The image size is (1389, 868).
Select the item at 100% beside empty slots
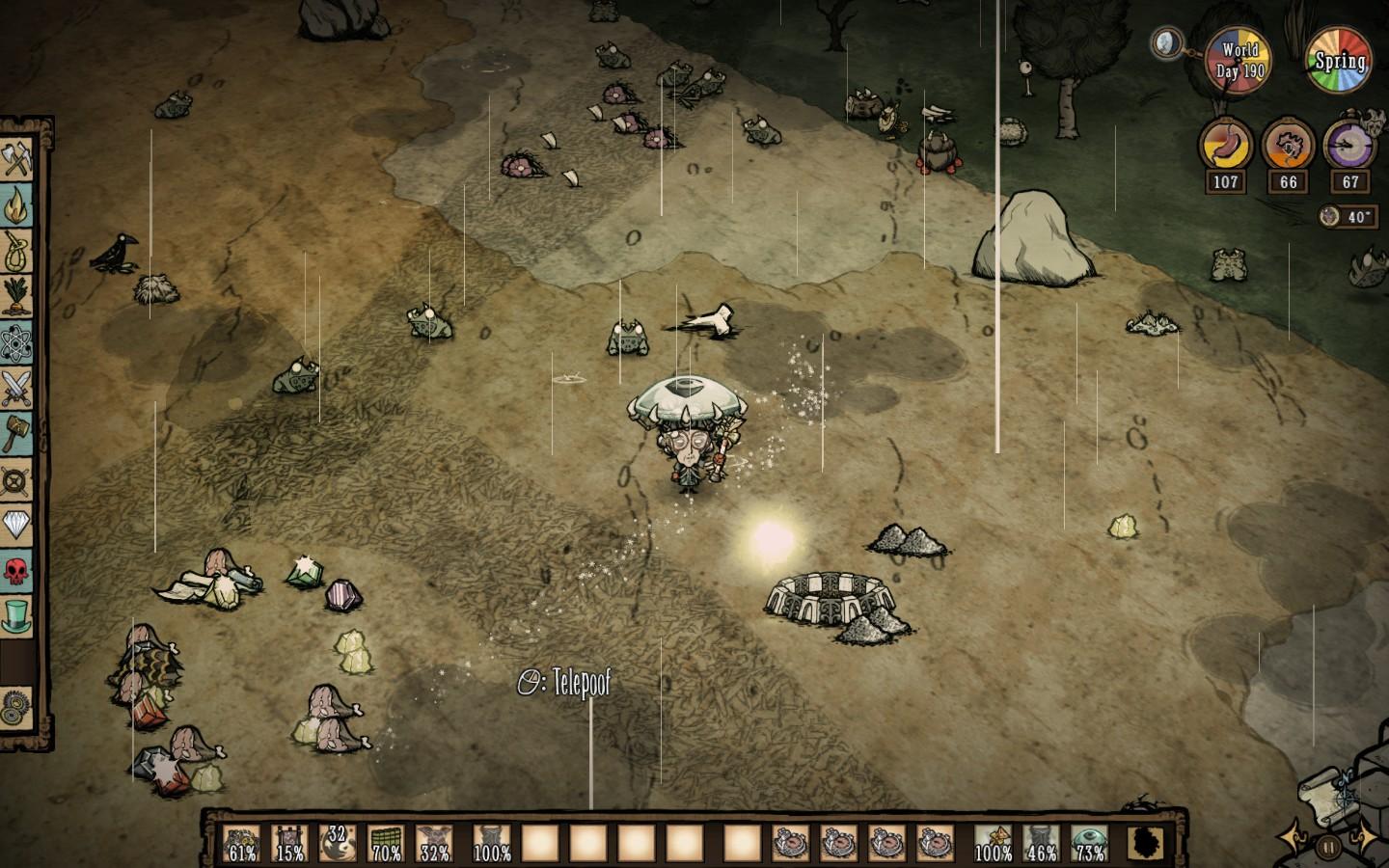click(x=492, y=842)
